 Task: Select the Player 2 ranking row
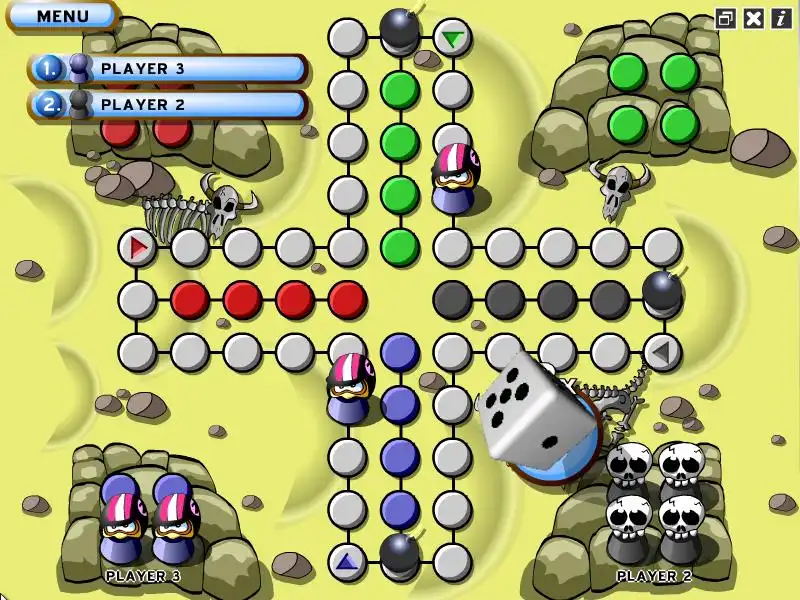point(168,104)
